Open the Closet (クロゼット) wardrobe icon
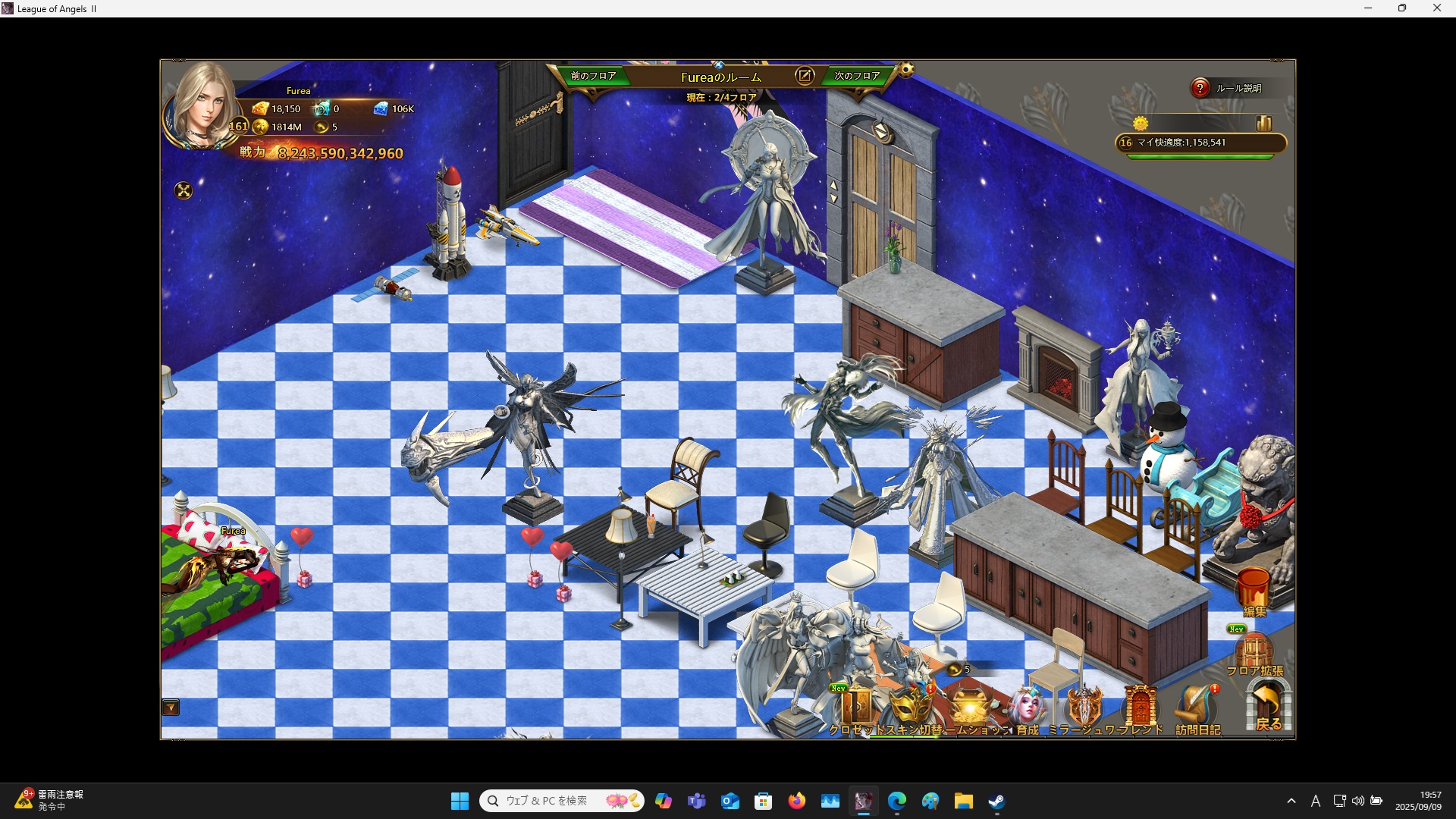The width and height of the screenshot is (1456, 819). (x=858, y=708)
